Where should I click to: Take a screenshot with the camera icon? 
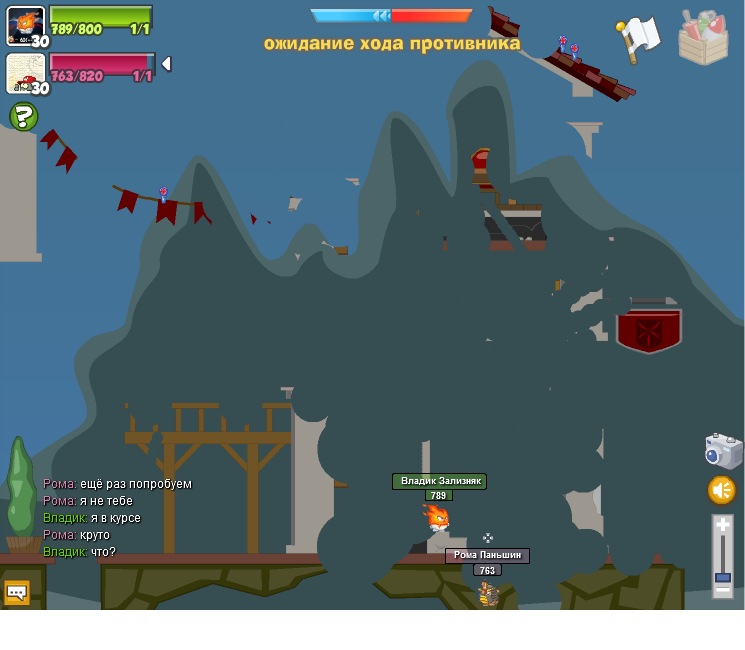(x=723, y=451)
